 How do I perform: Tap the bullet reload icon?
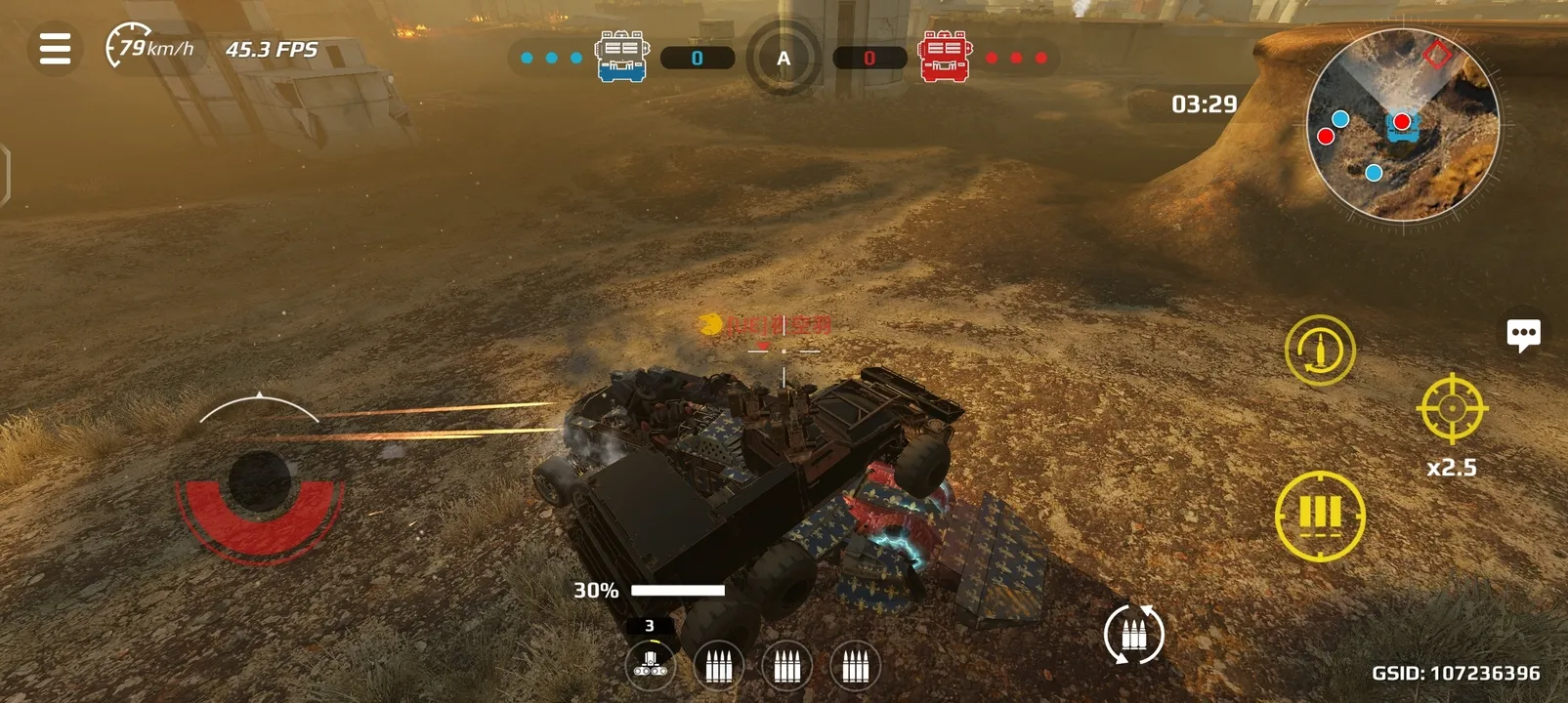click(1321, 350)
